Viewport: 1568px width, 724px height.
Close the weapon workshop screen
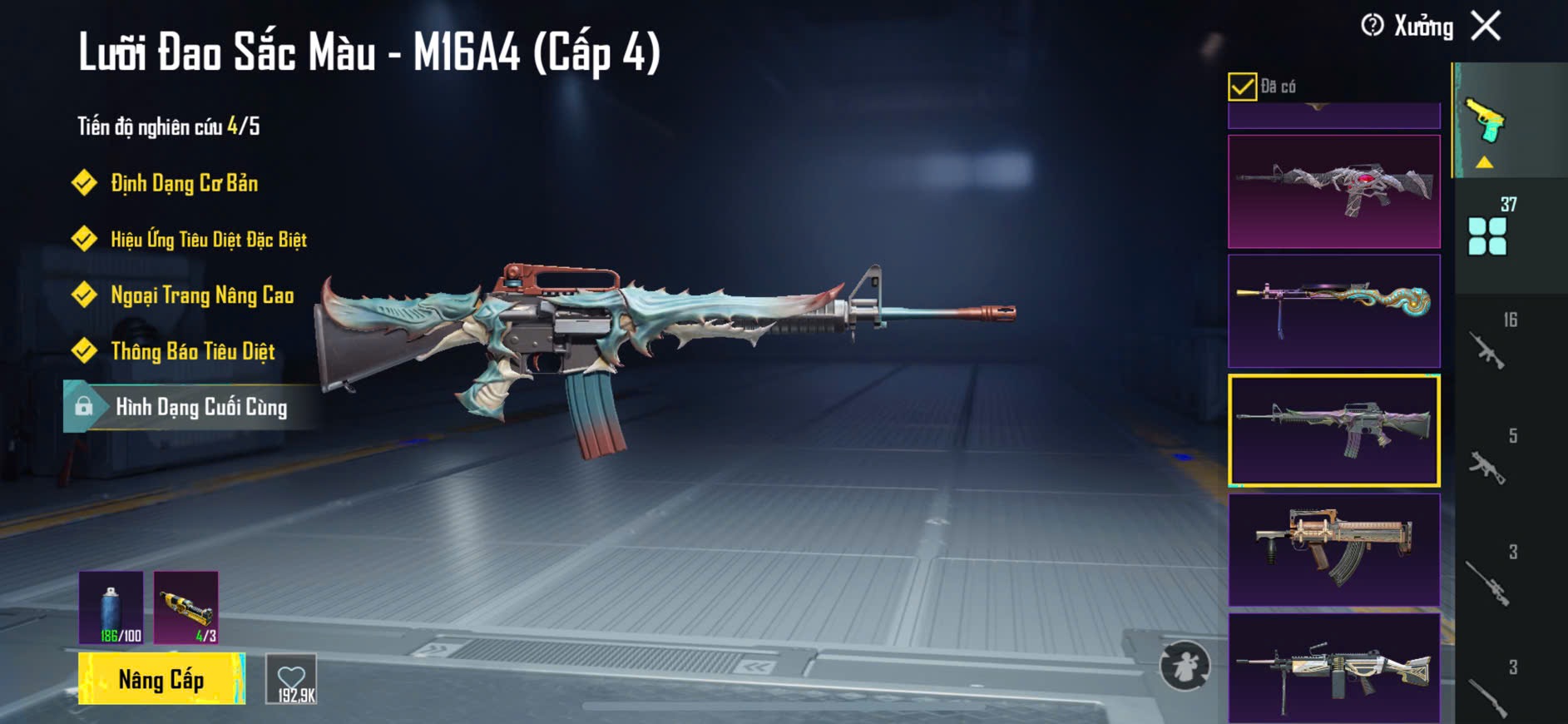1486,26
